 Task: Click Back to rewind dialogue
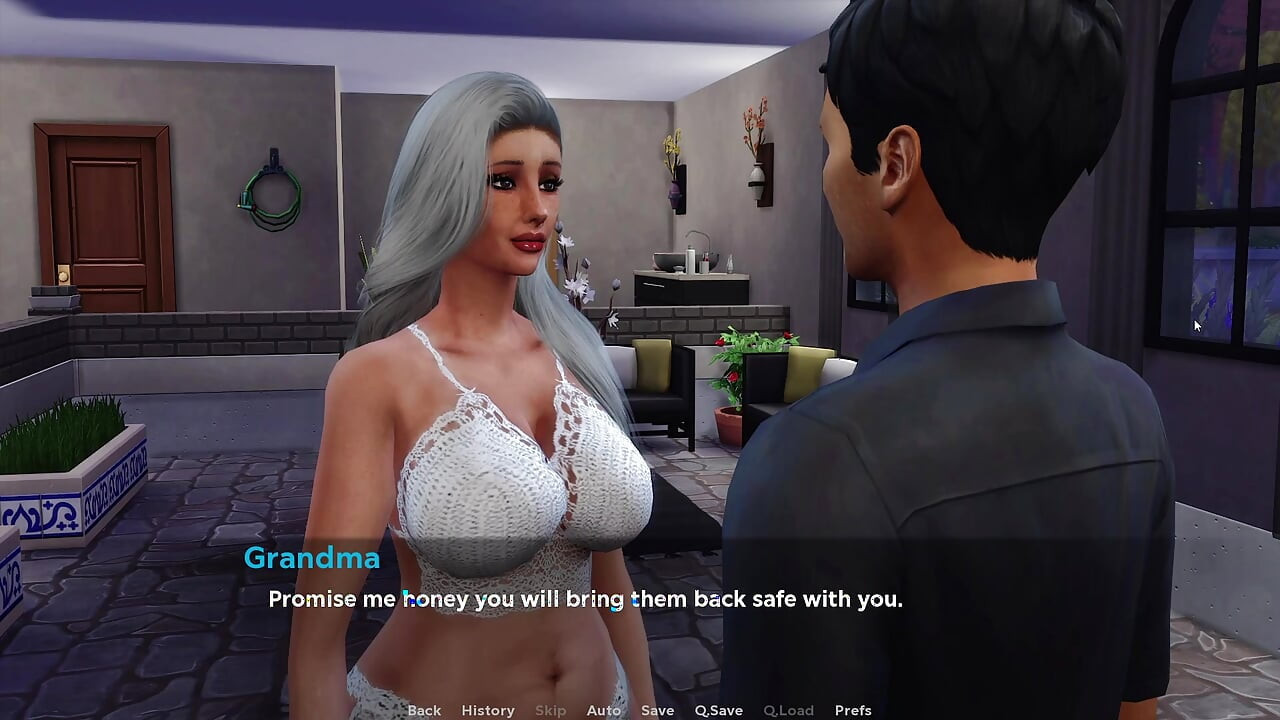coord(423,710)
